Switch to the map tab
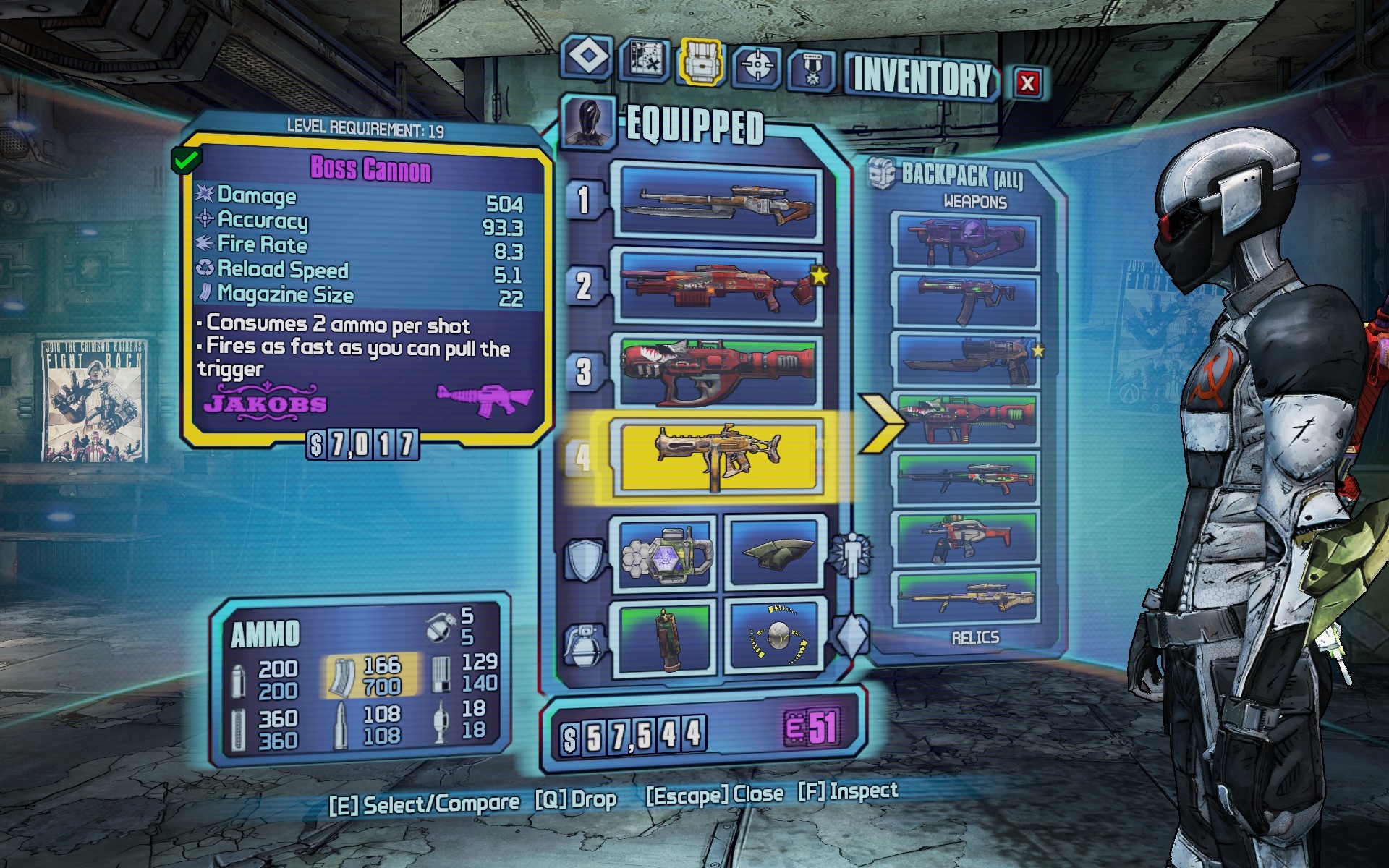 point(644,59)
